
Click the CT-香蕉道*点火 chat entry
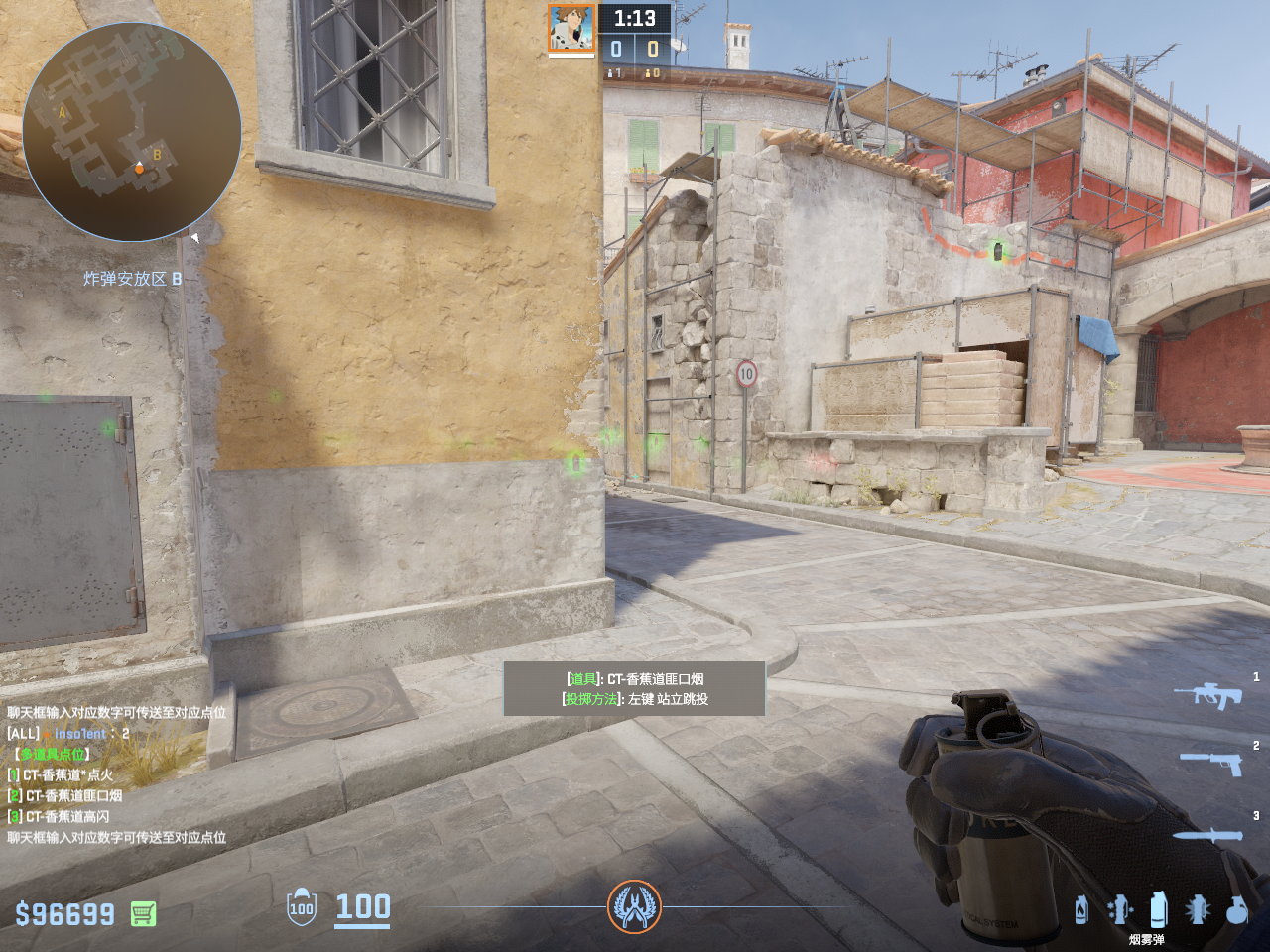[x=67, y=774]
